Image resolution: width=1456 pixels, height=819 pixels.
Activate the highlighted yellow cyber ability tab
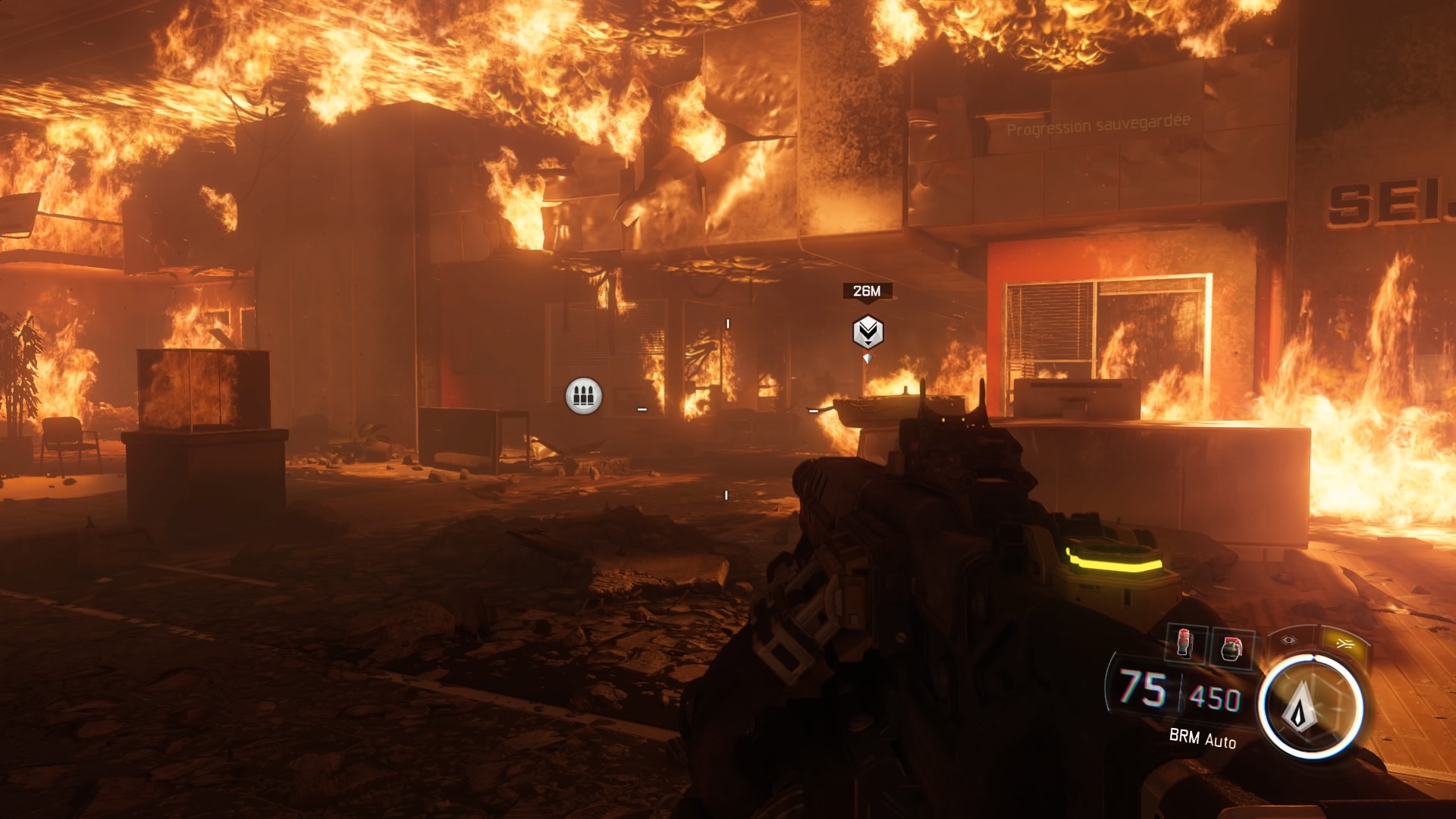click(x=1345, y=644)
